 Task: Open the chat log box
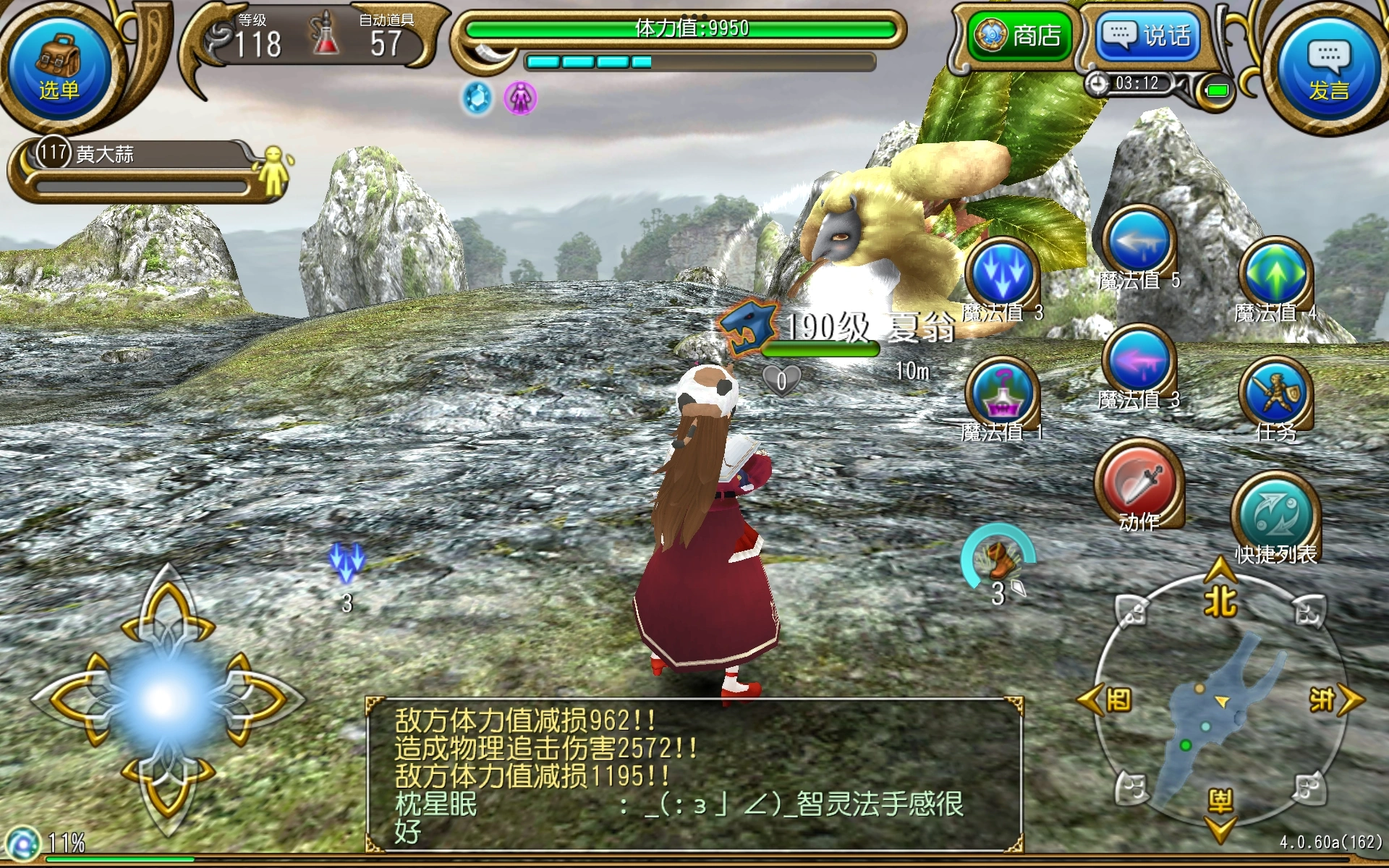point(693,774)
